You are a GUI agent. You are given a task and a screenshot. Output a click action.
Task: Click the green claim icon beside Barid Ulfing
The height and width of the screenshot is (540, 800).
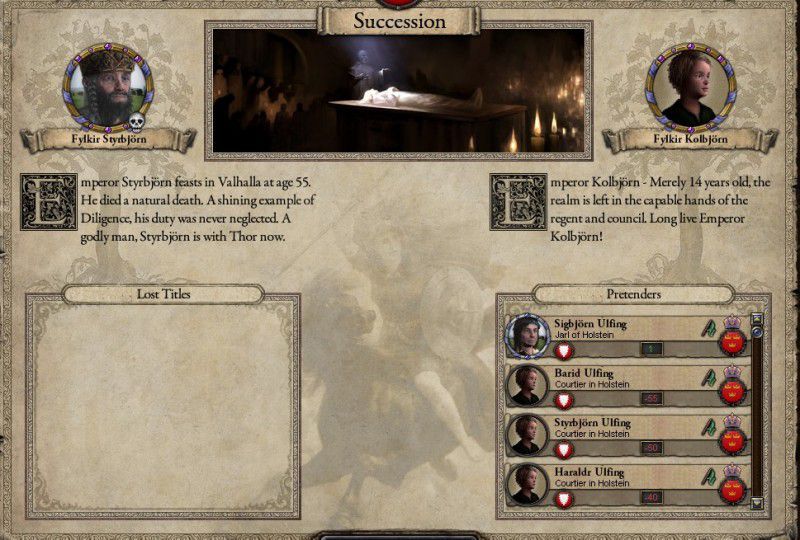click(x=709, y=377)
